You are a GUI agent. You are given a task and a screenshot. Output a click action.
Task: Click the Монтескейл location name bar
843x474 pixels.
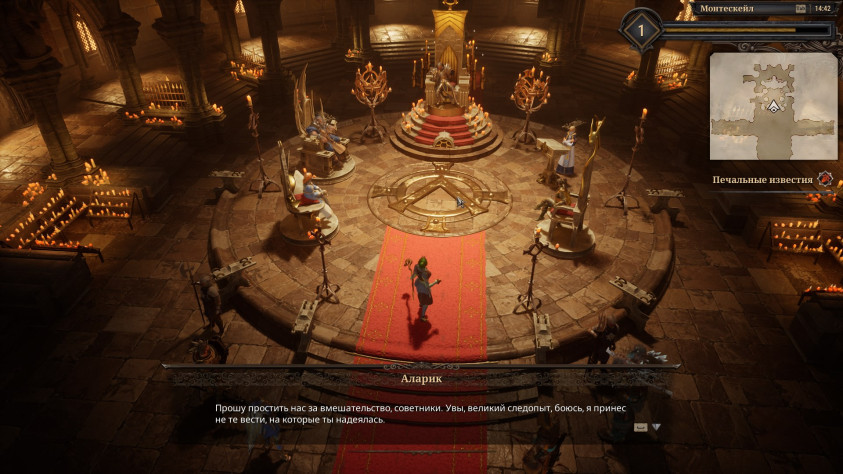[739, 8]
